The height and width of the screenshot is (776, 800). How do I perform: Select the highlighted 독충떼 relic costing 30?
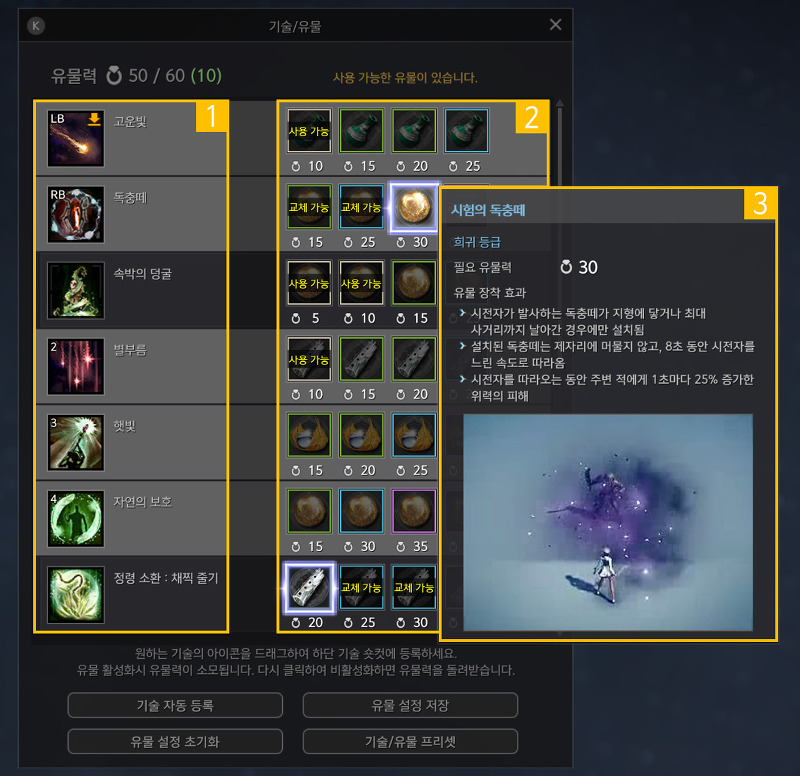(412, 207)
